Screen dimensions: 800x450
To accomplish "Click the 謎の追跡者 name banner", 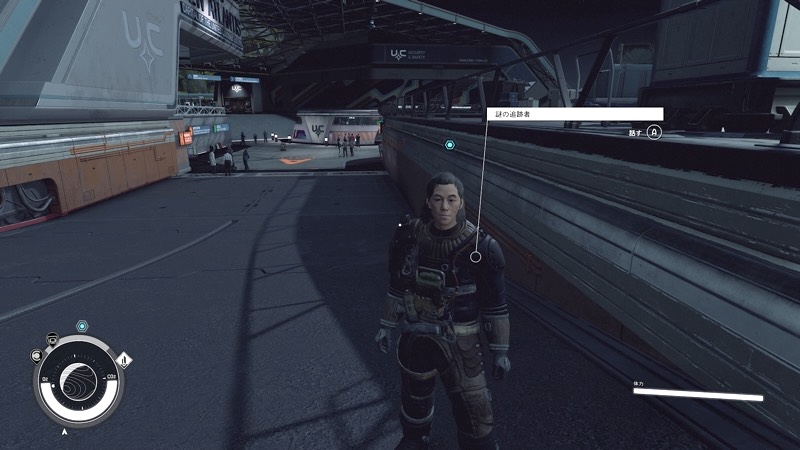I will point(575,114).
